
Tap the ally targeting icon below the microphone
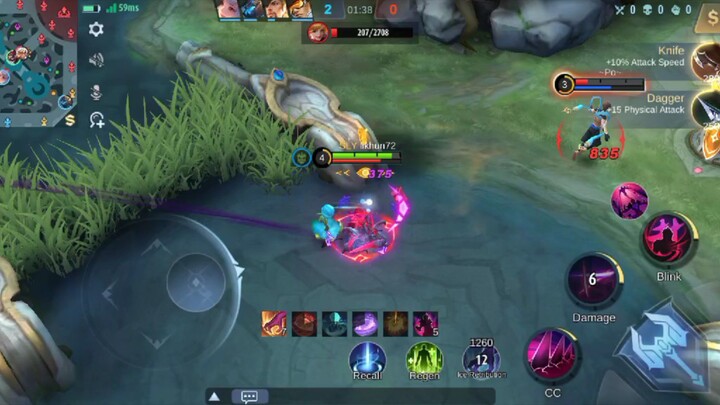click(96, 120)
